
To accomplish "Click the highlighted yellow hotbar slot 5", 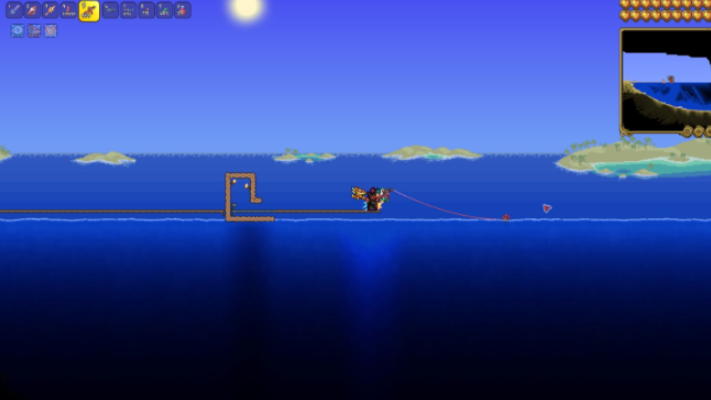I will click(x=89, y=11).
